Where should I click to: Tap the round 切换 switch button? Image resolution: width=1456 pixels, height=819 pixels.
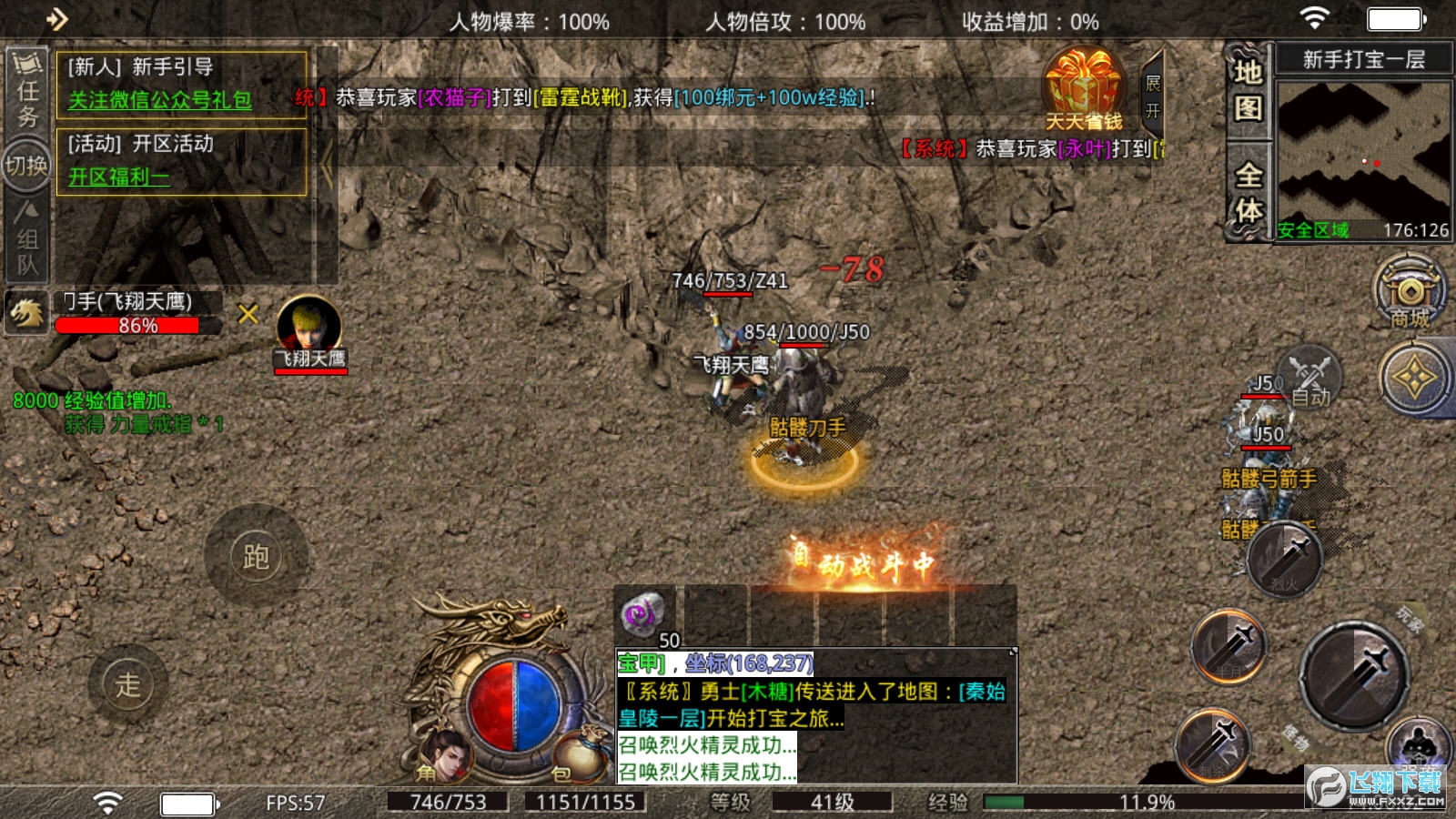click(26, 166)
